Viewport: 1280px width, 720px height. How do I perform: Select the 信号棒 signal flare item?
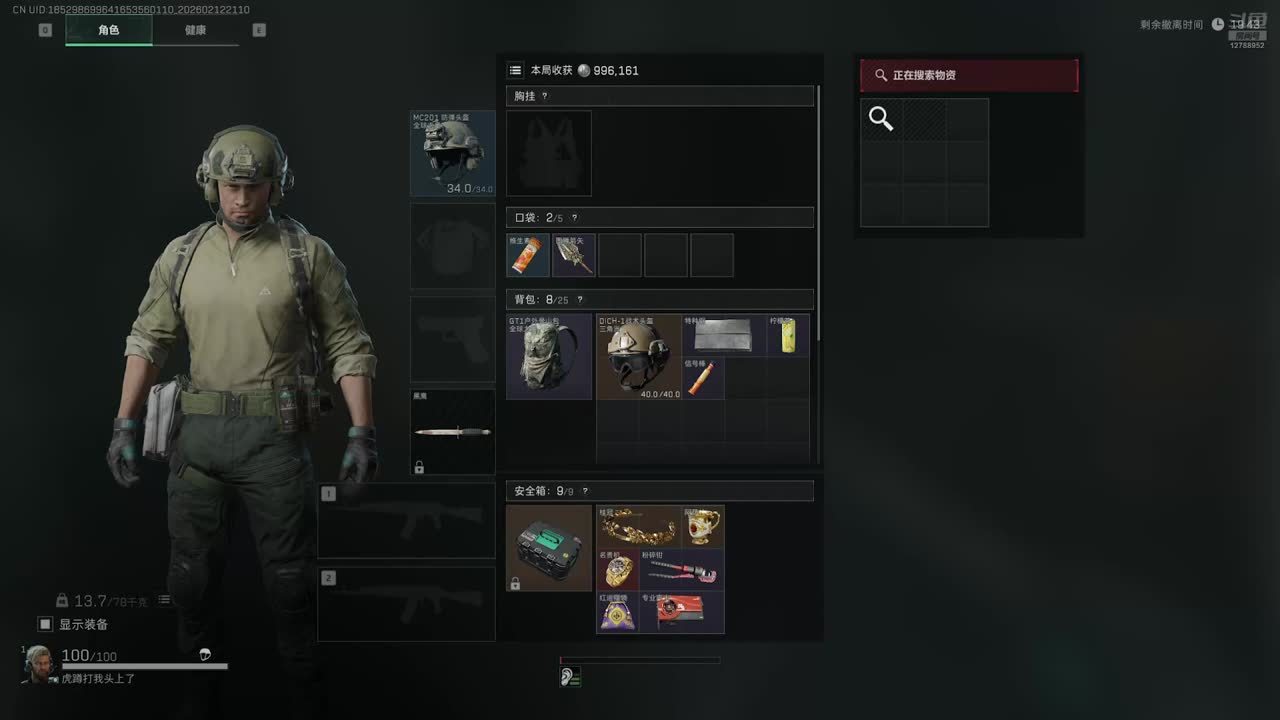704,378
